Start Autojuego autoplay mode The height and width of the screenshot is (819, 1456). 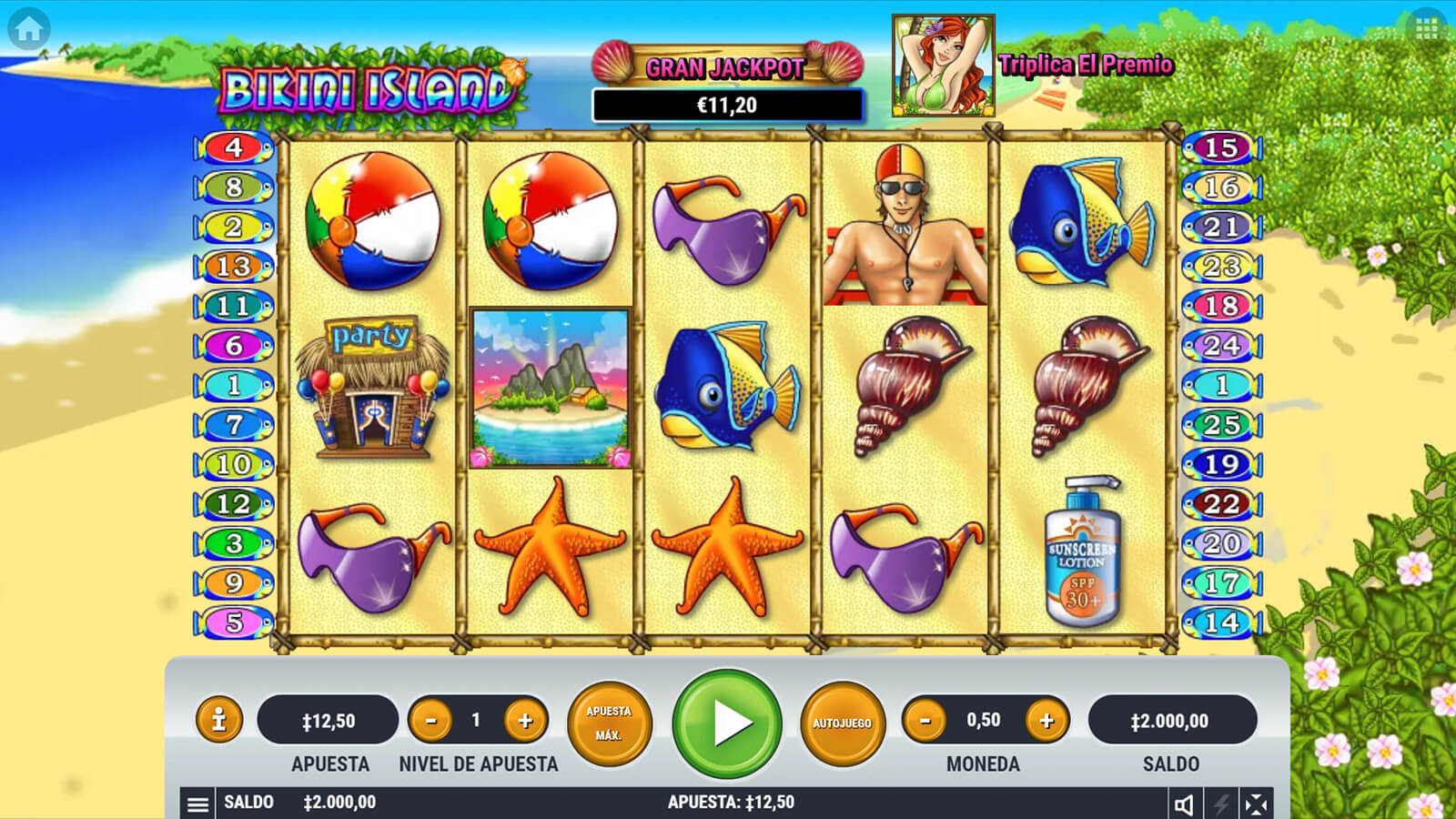(x=842, y=723)
